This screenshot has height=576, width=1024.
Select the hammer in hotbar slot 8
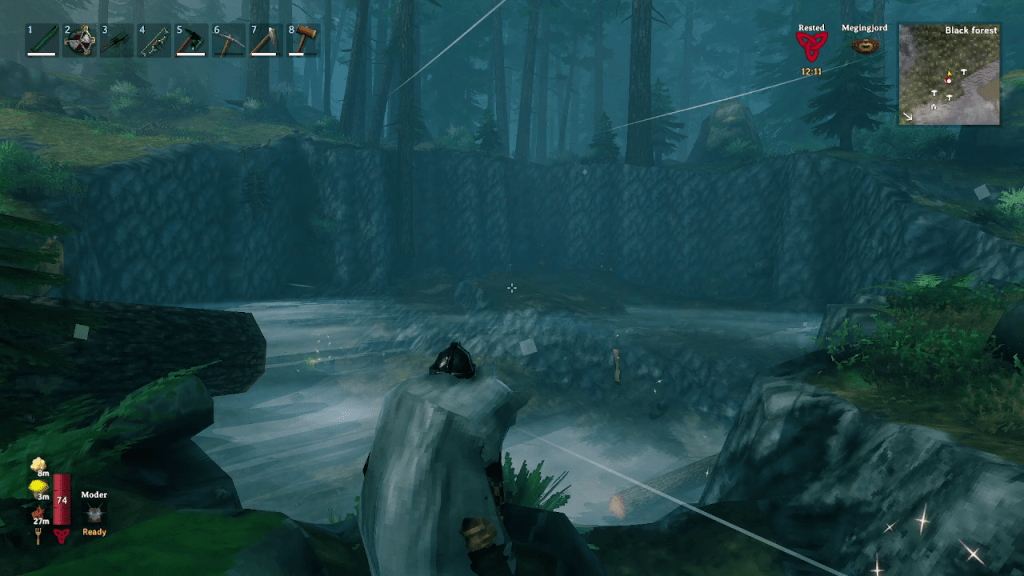304,41
